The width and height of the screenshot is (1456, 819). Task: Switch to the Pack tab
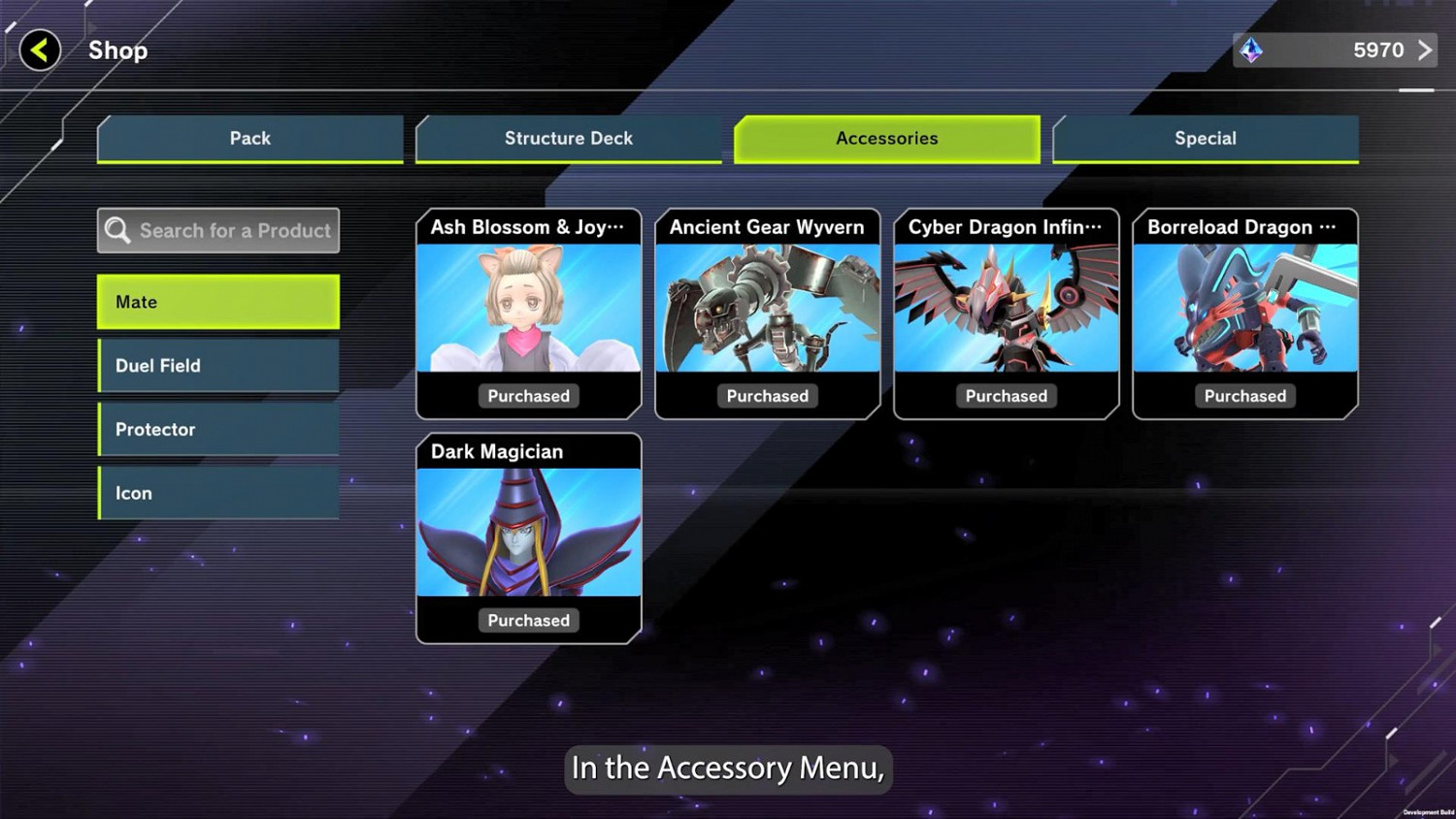click(x=250, y=139)
